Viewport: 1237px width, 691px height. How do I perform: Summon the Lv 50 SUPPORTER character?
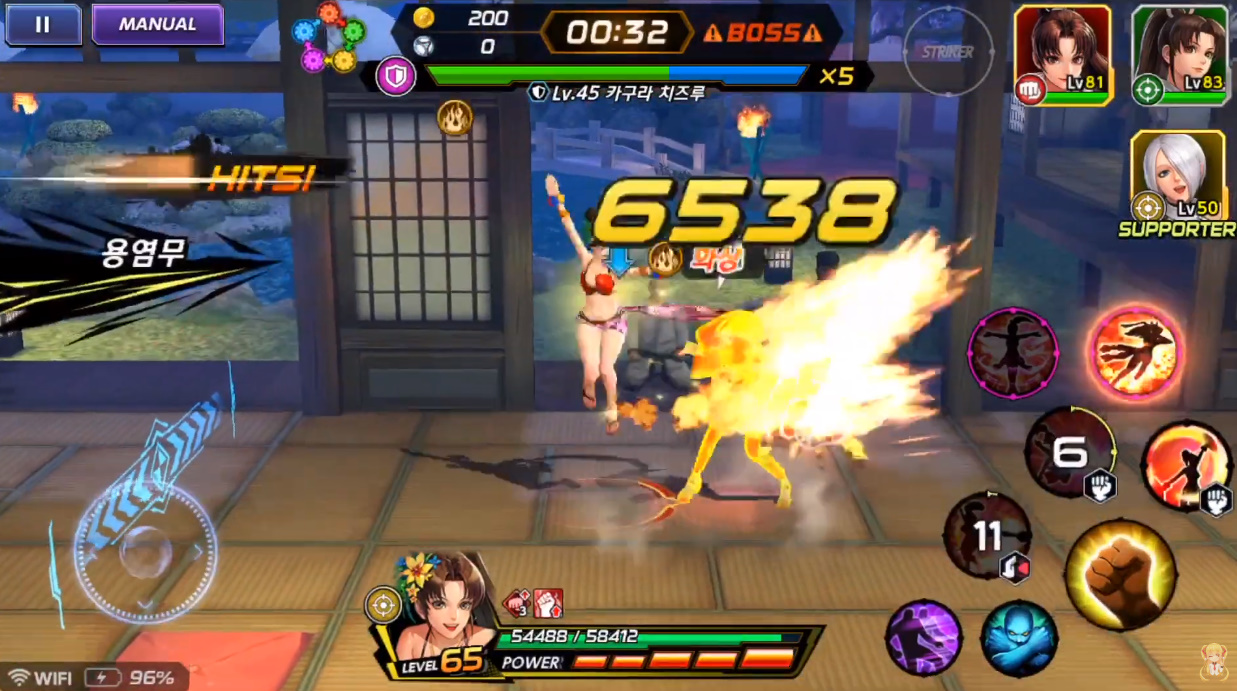[1177, 177]
